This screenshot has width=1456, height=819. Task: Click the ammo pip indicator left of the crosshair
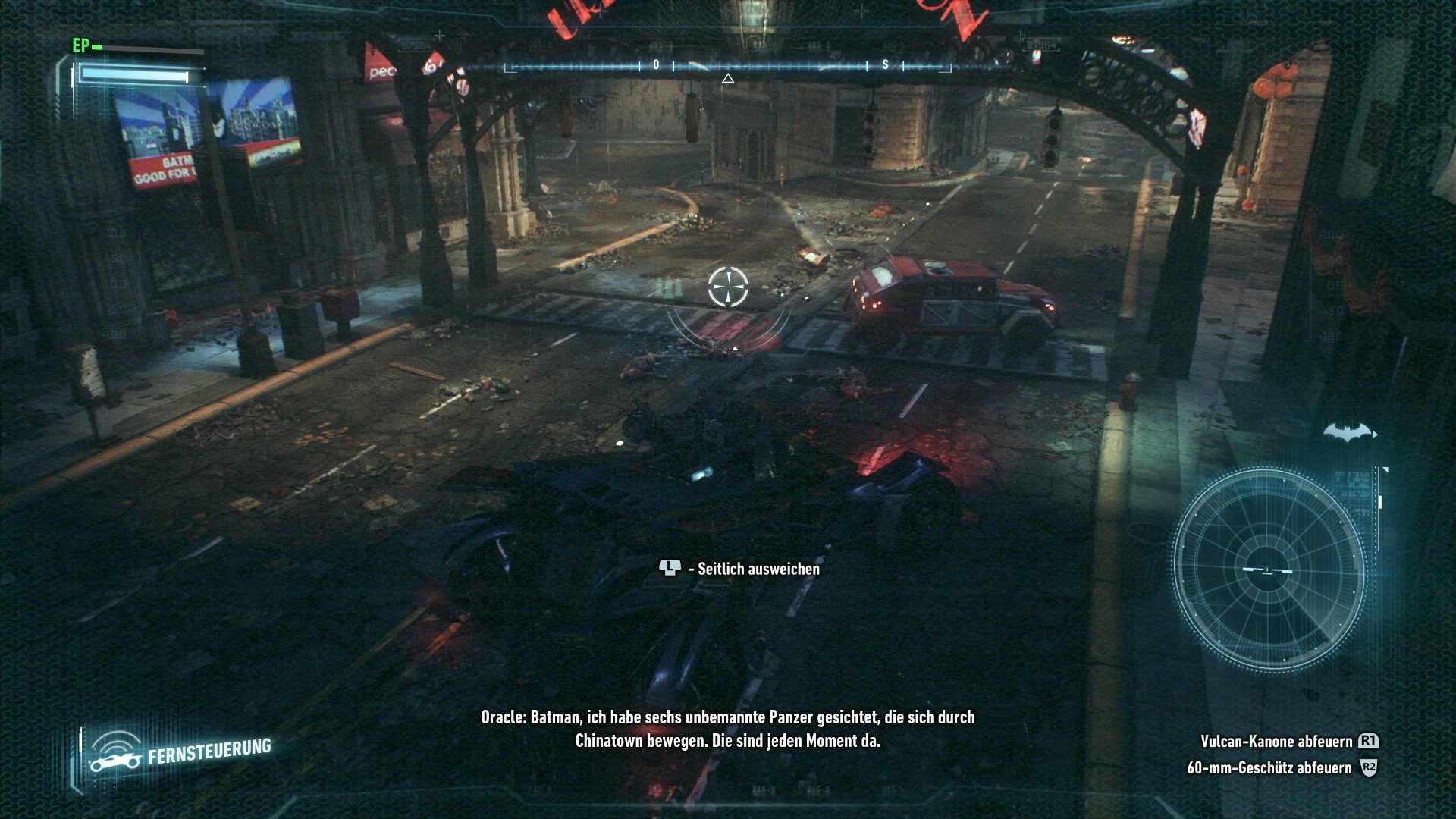click(x=667, y=288)
